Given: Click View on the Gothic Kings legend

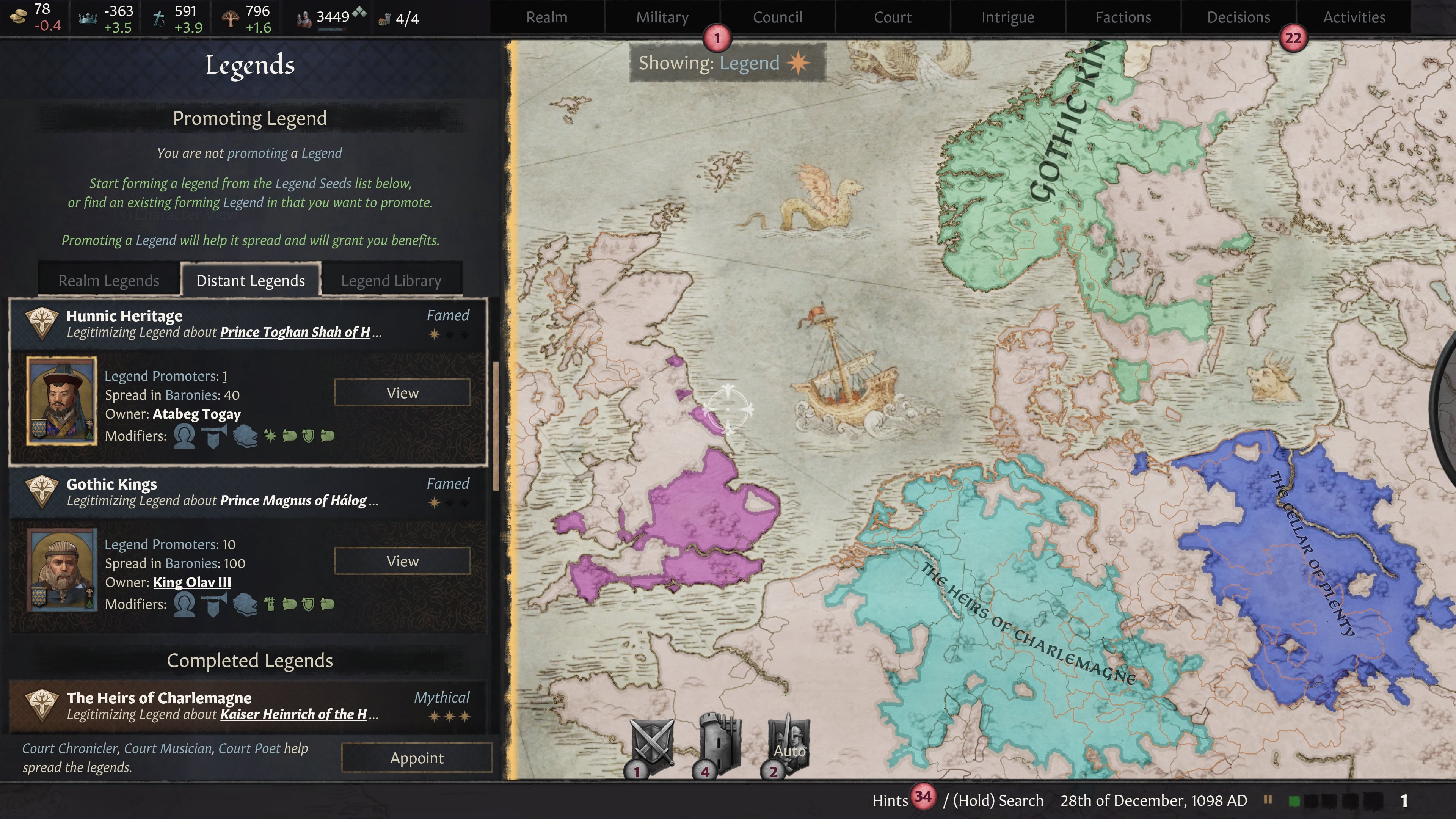Looking at the screenshot, I should click(402, 561).
